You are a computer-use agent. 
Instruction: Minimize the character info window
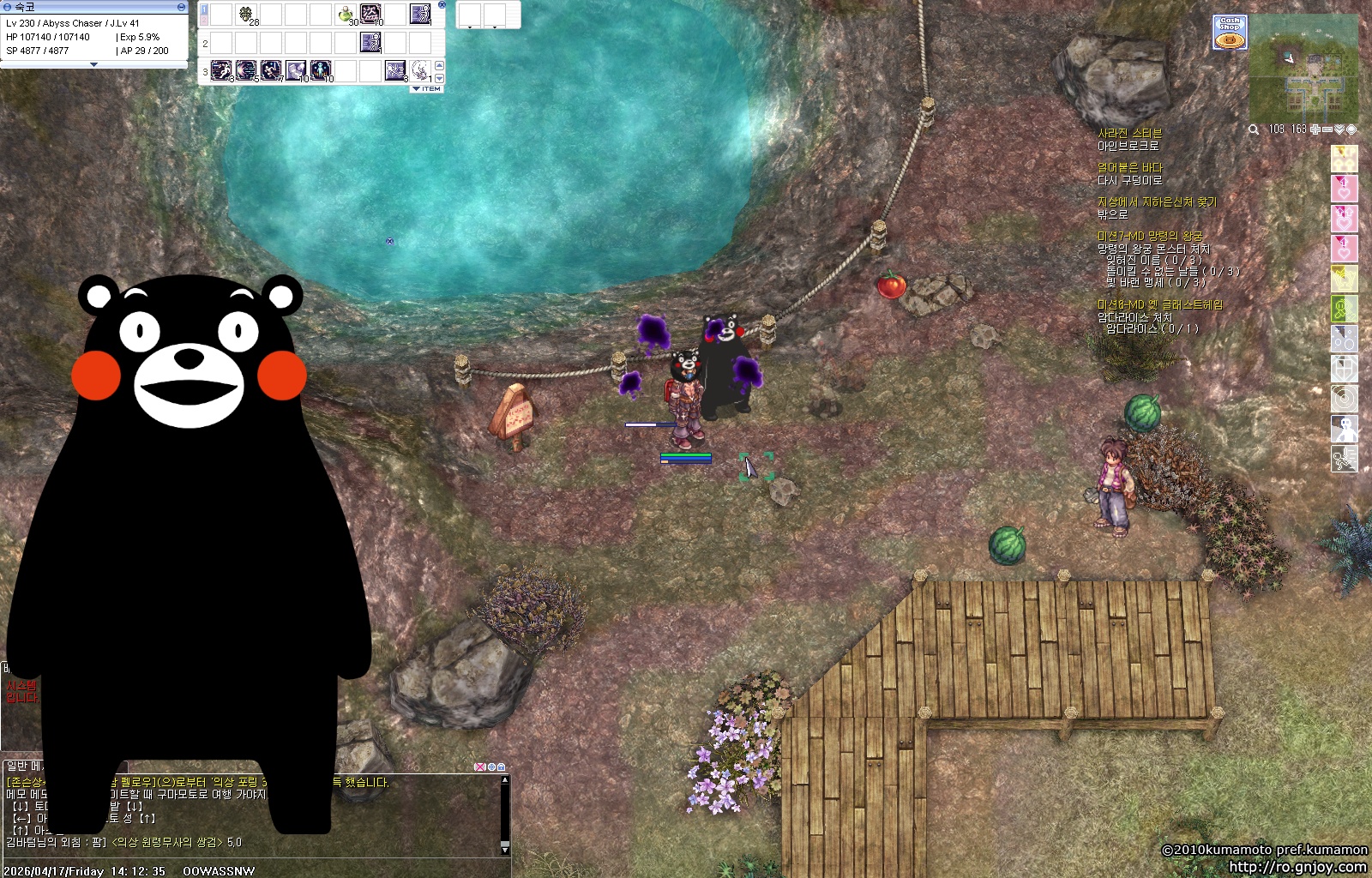[x=181, y=6]
